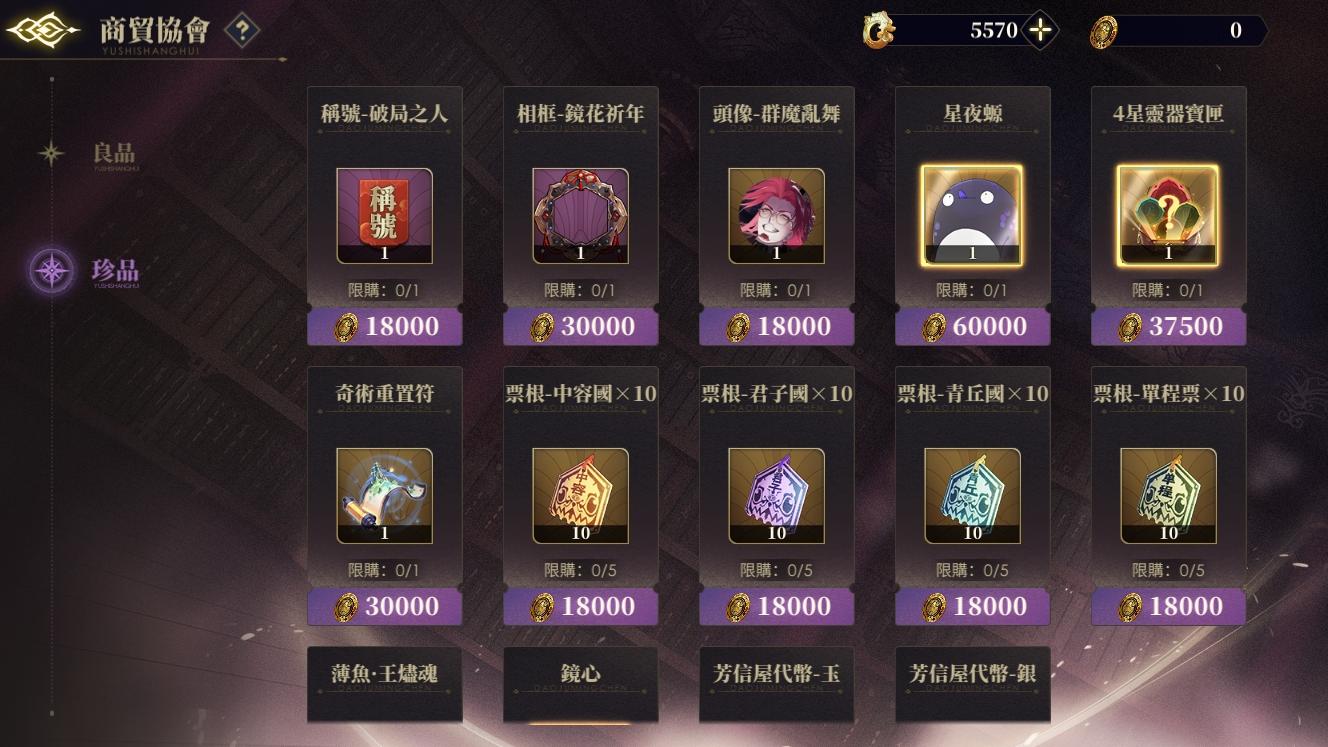
Task: Click the 票根-中容國×10 ticket image
Action: 580,495
